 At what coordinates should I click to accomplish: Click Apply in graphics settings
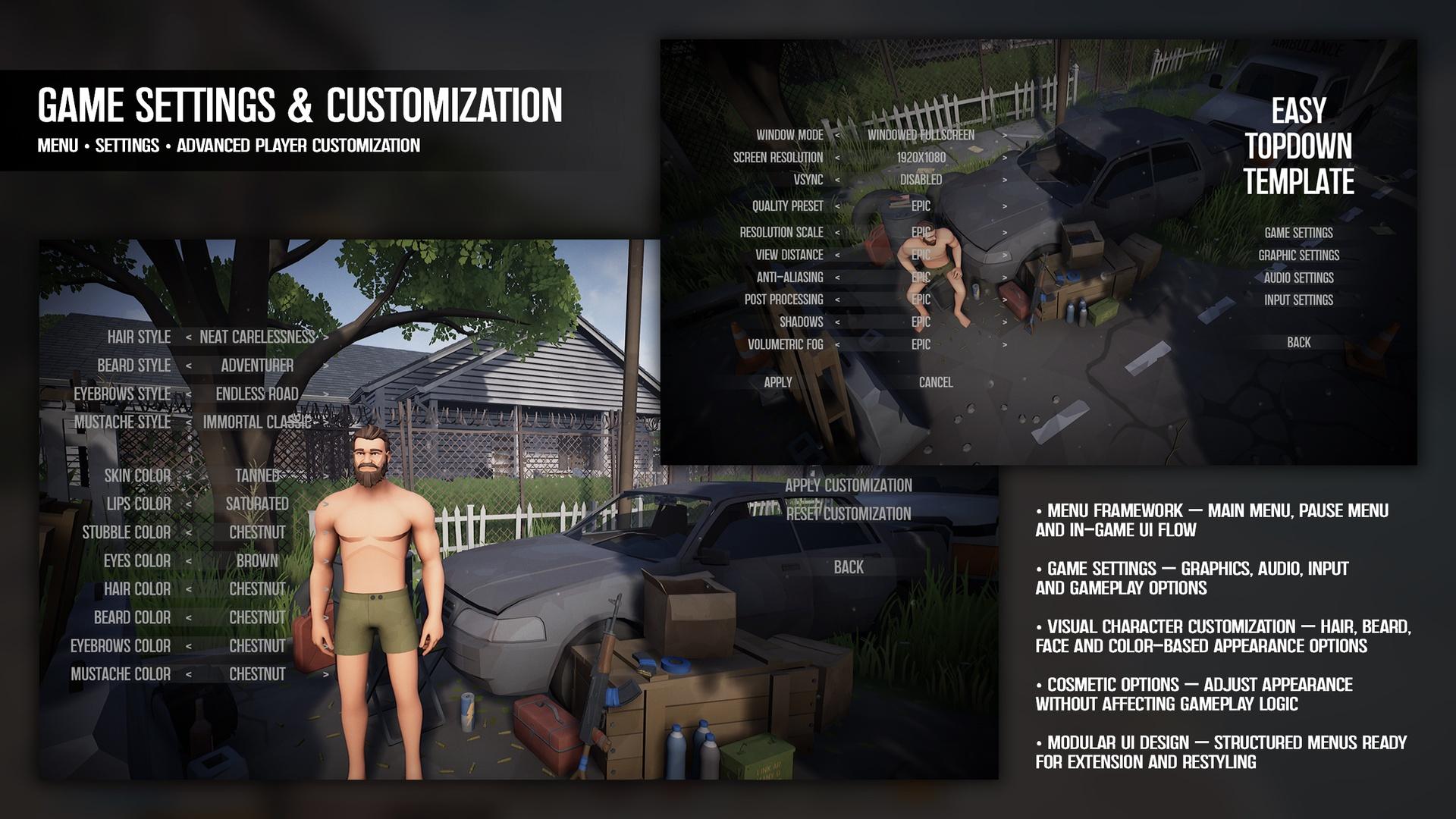point(778,382)
